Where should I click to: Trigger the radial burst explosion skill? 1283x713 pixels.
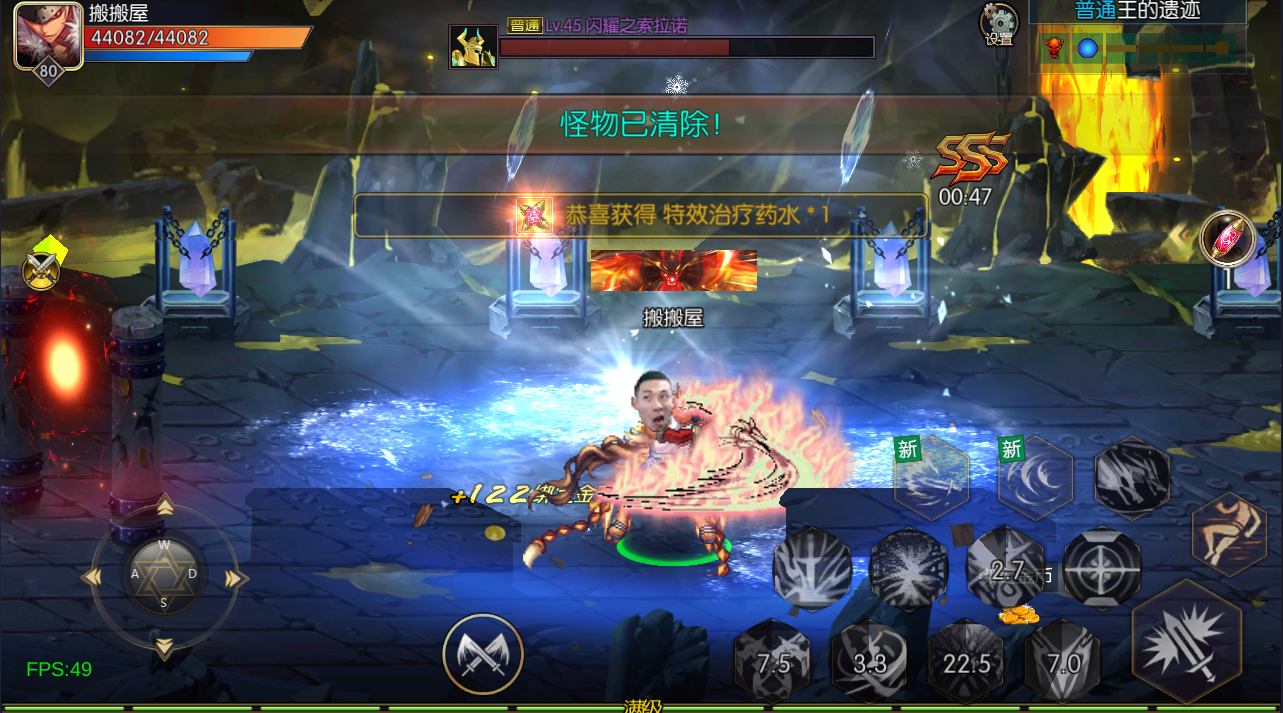pos(909,569)
